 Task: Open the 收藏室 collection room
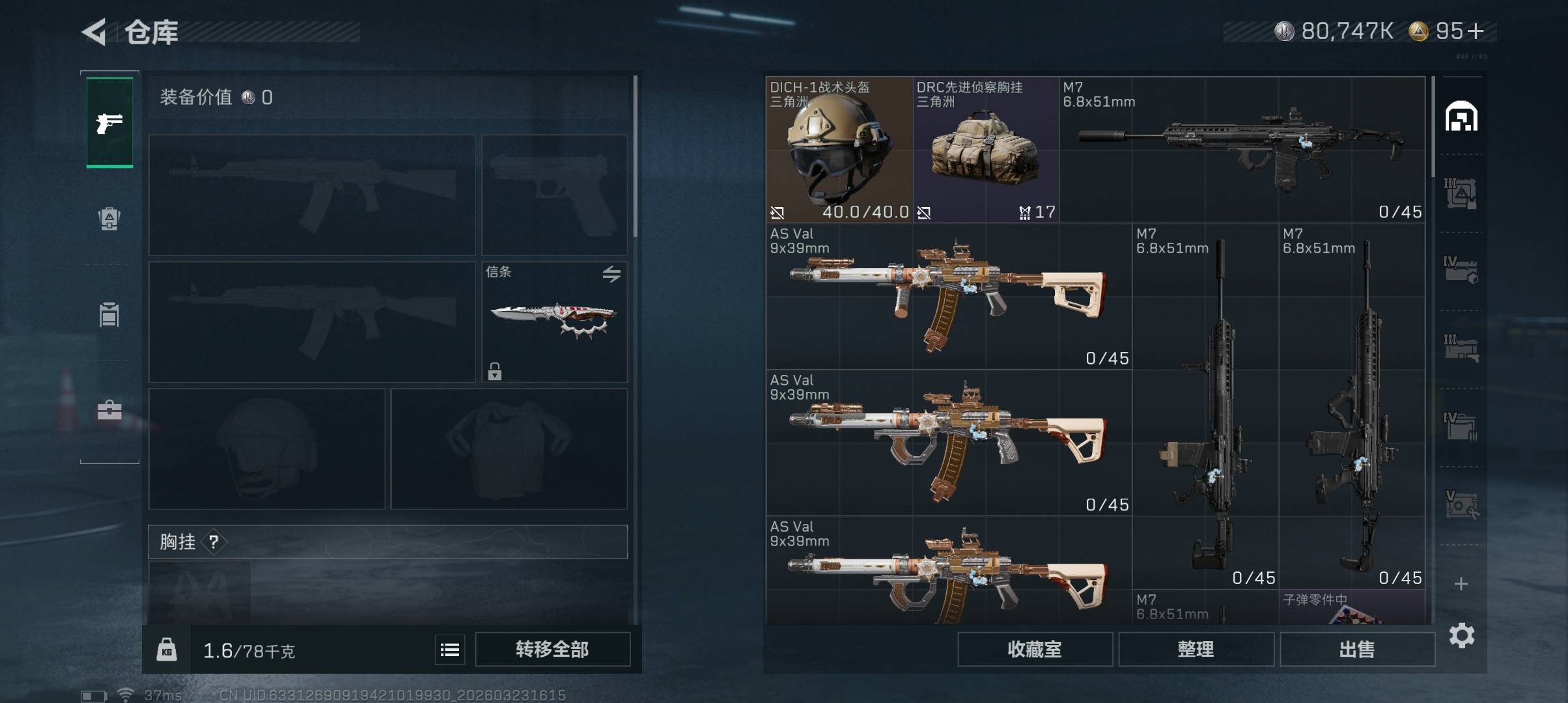pyautogui.click(x=1034, y=649)
